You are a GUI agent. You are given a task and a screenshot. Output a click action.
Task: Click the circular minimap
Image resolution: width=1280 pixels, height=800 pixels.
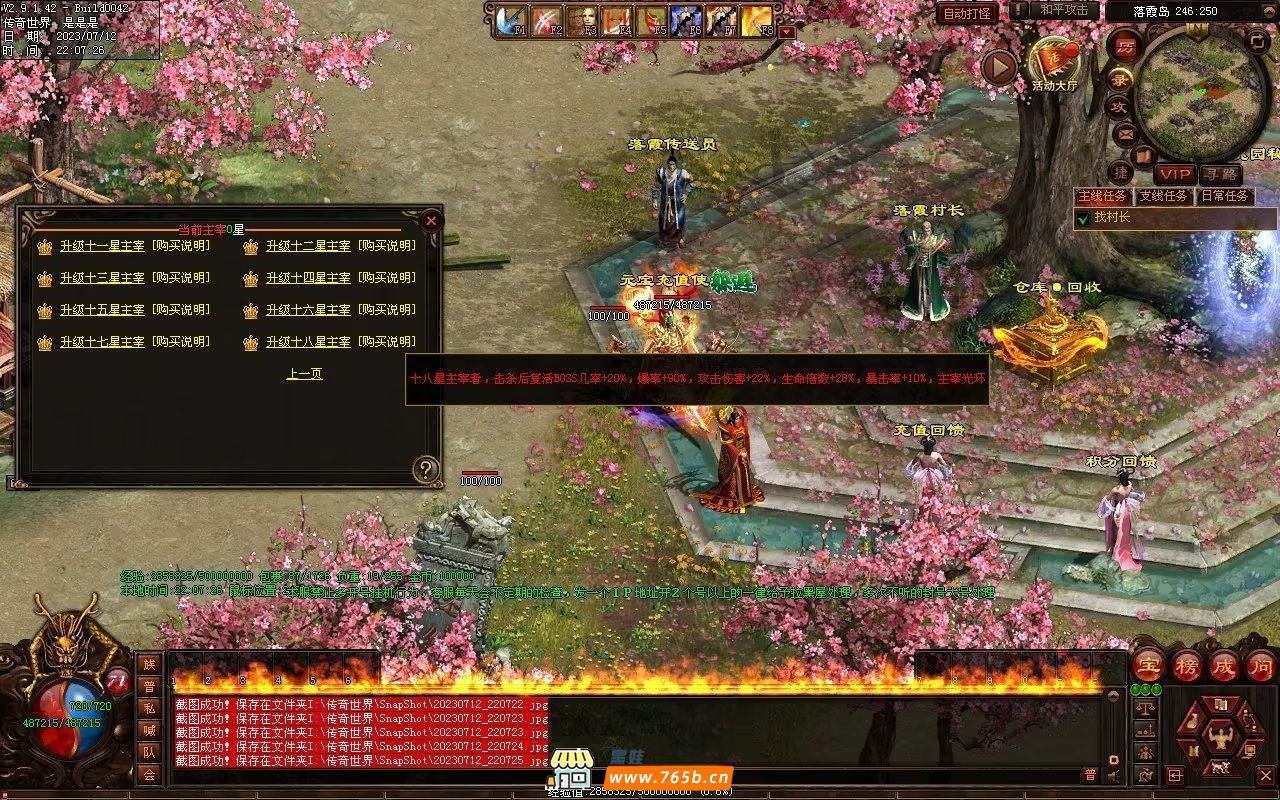pyautogui.click(x=1202, y=95)
